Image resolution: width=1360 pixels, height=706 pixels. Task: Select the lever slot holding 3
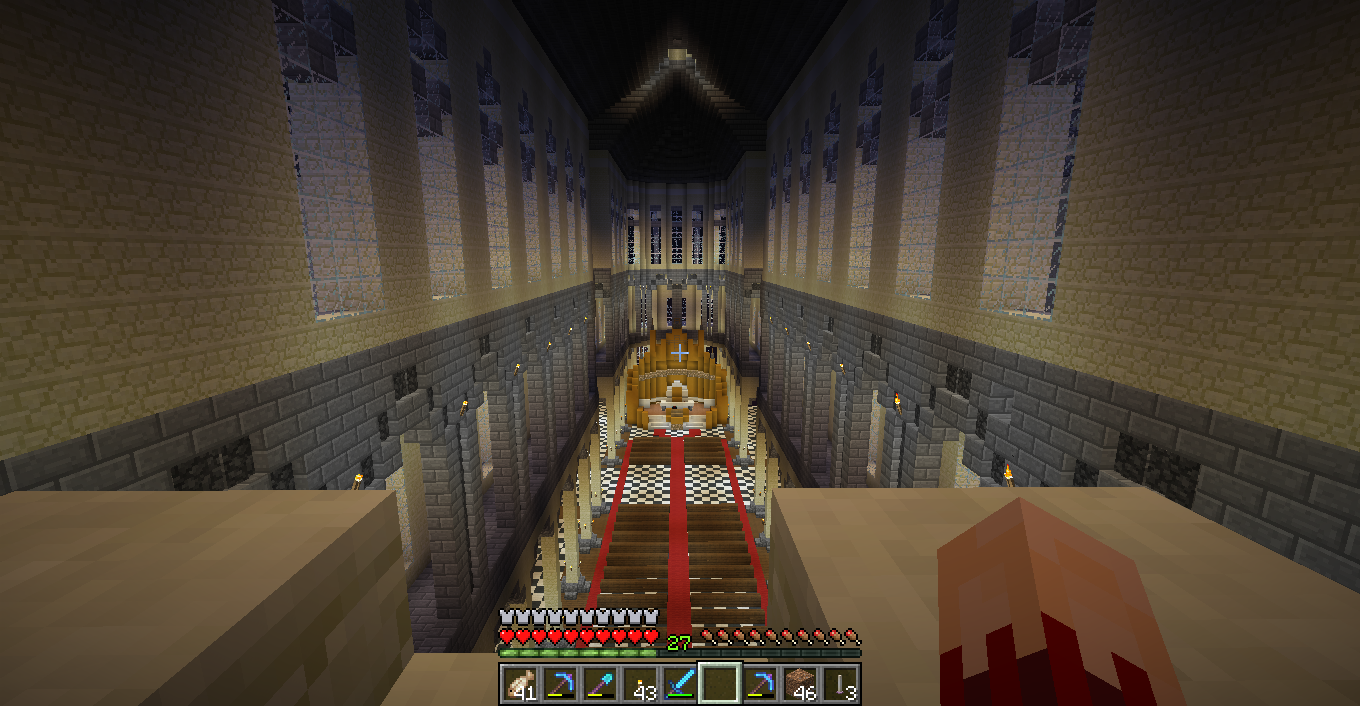point(840,685)
